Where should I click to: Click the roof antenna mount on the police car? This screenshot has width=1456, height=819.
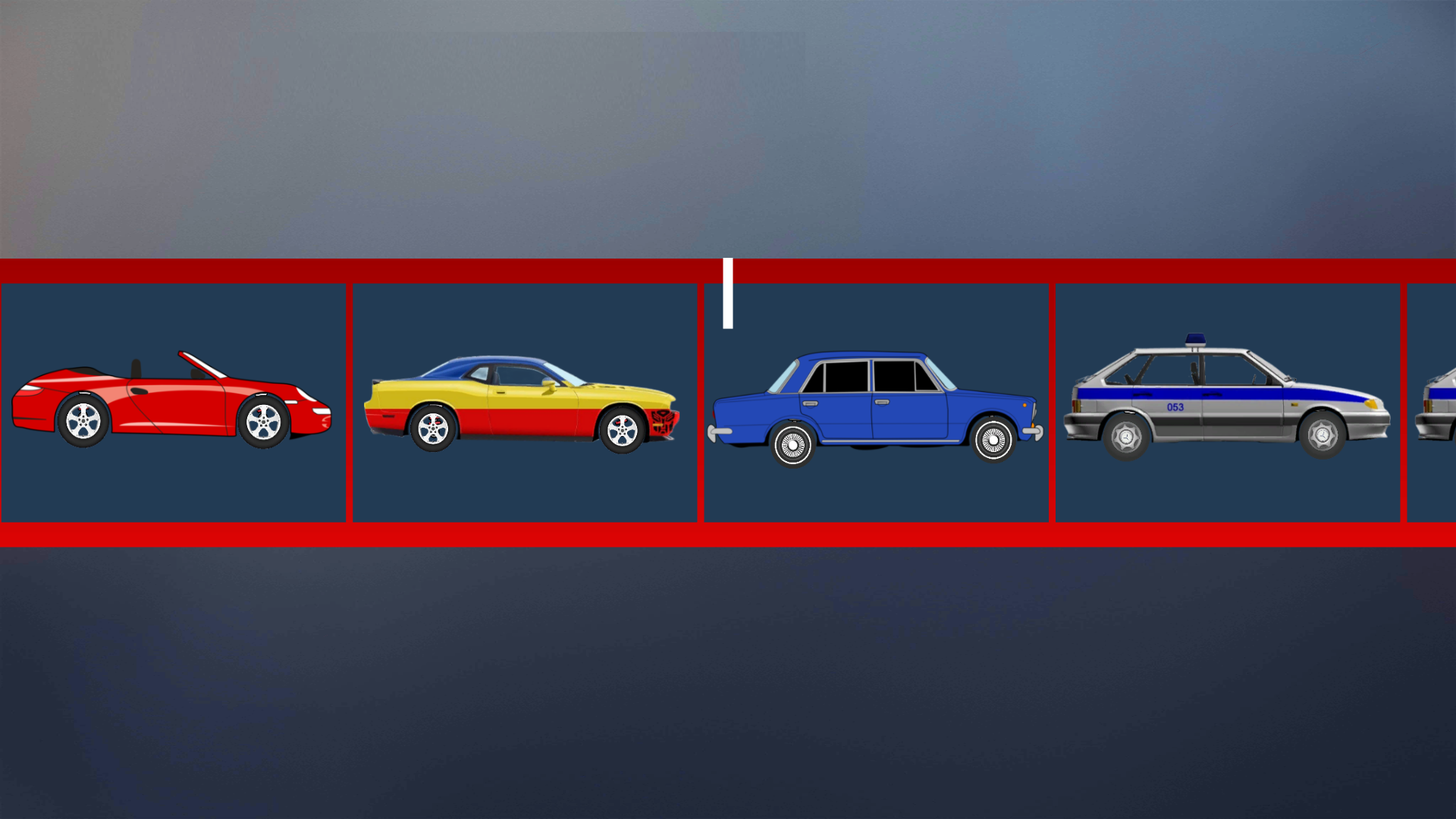(1195, 349)
